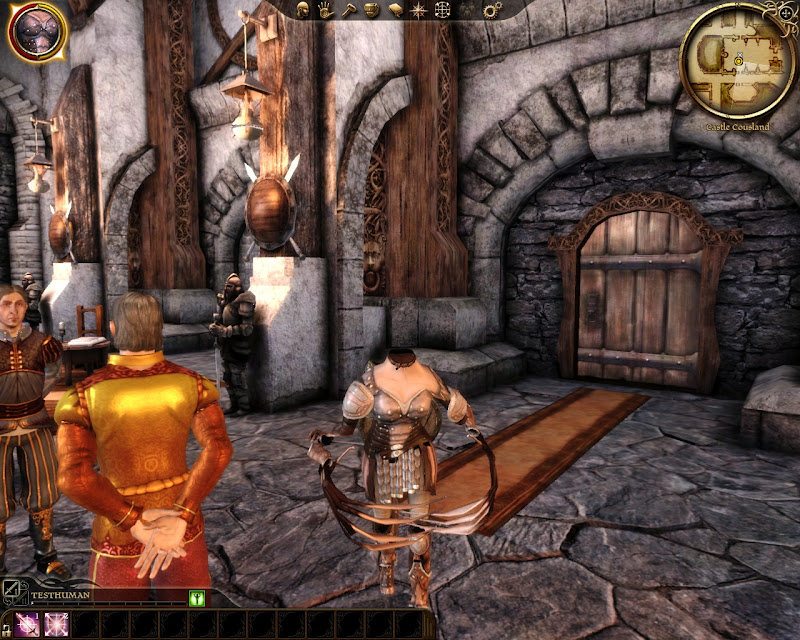Use the second purple ability in quickbar
The width and height of the screenshot is (800, 640).
55,624
